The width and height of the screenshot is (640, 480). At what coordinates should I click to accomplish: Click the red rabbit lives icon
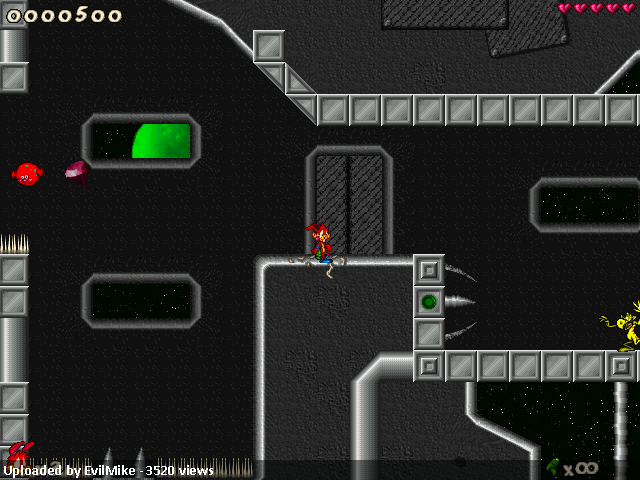coord(20,452)
